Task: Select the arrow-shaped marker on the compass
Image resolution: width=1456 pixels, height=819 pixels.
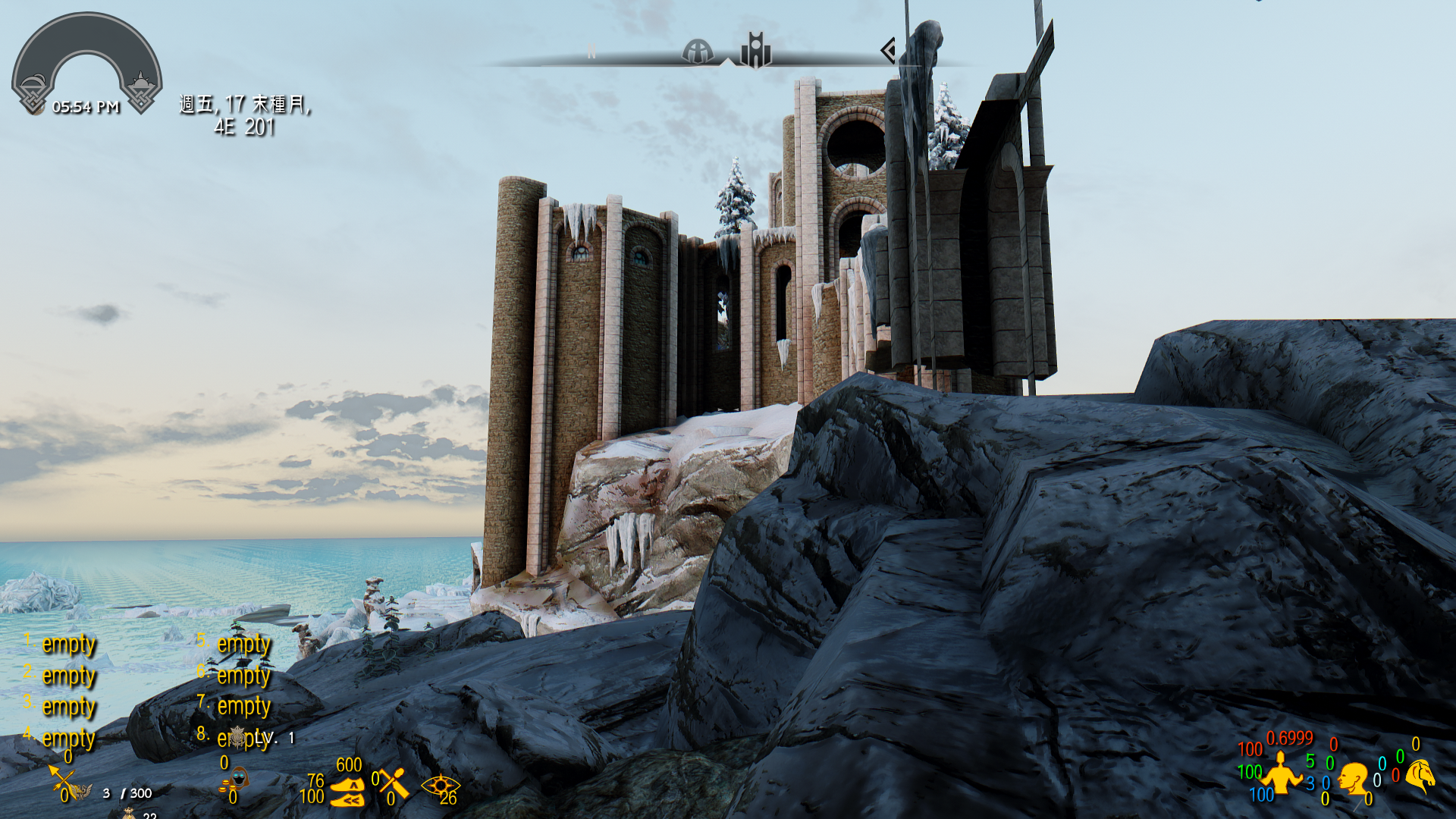Action: [x=888, y=50]
